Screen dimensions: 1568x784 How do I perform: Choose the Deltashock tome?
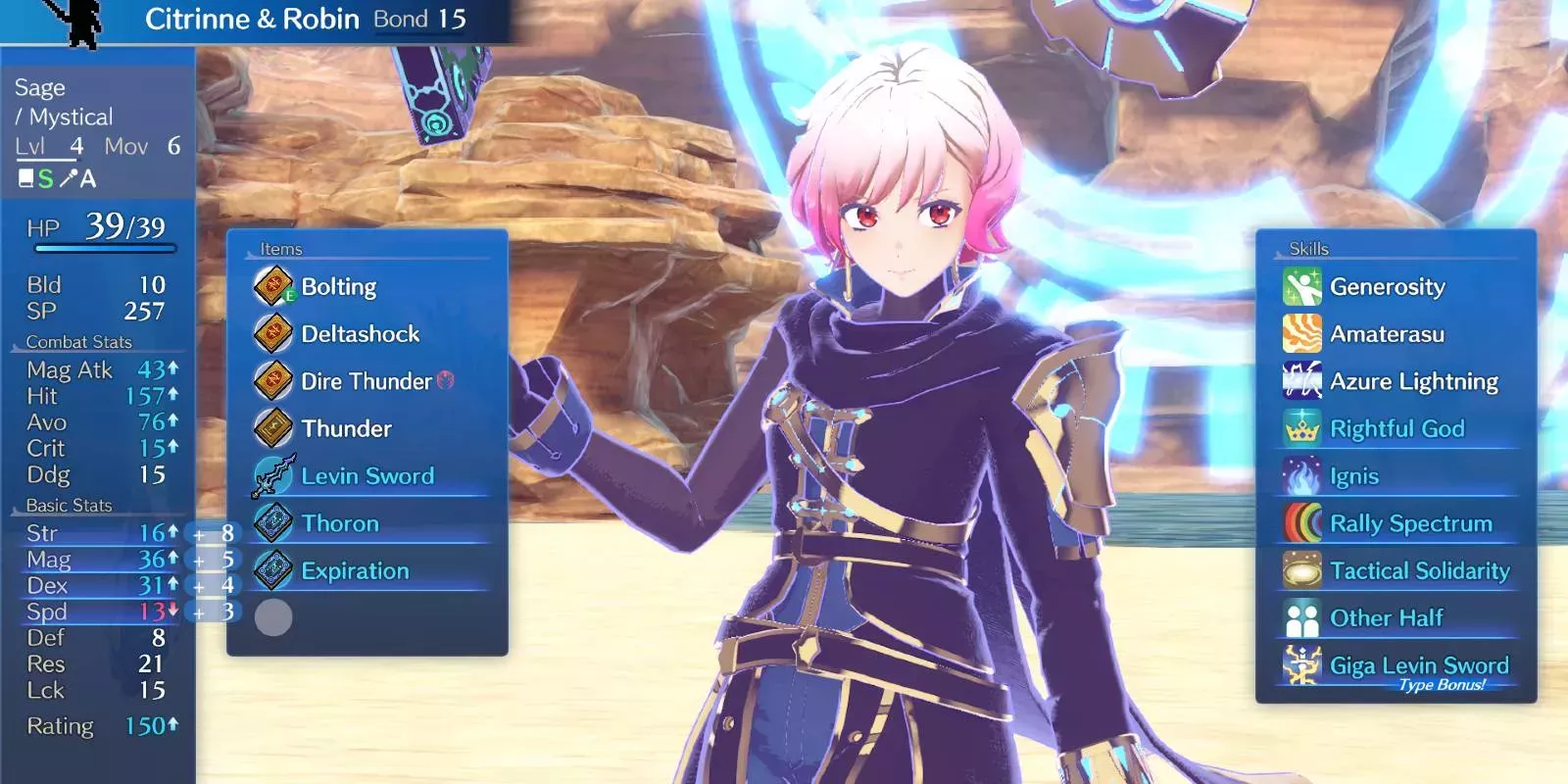(360, 334)
